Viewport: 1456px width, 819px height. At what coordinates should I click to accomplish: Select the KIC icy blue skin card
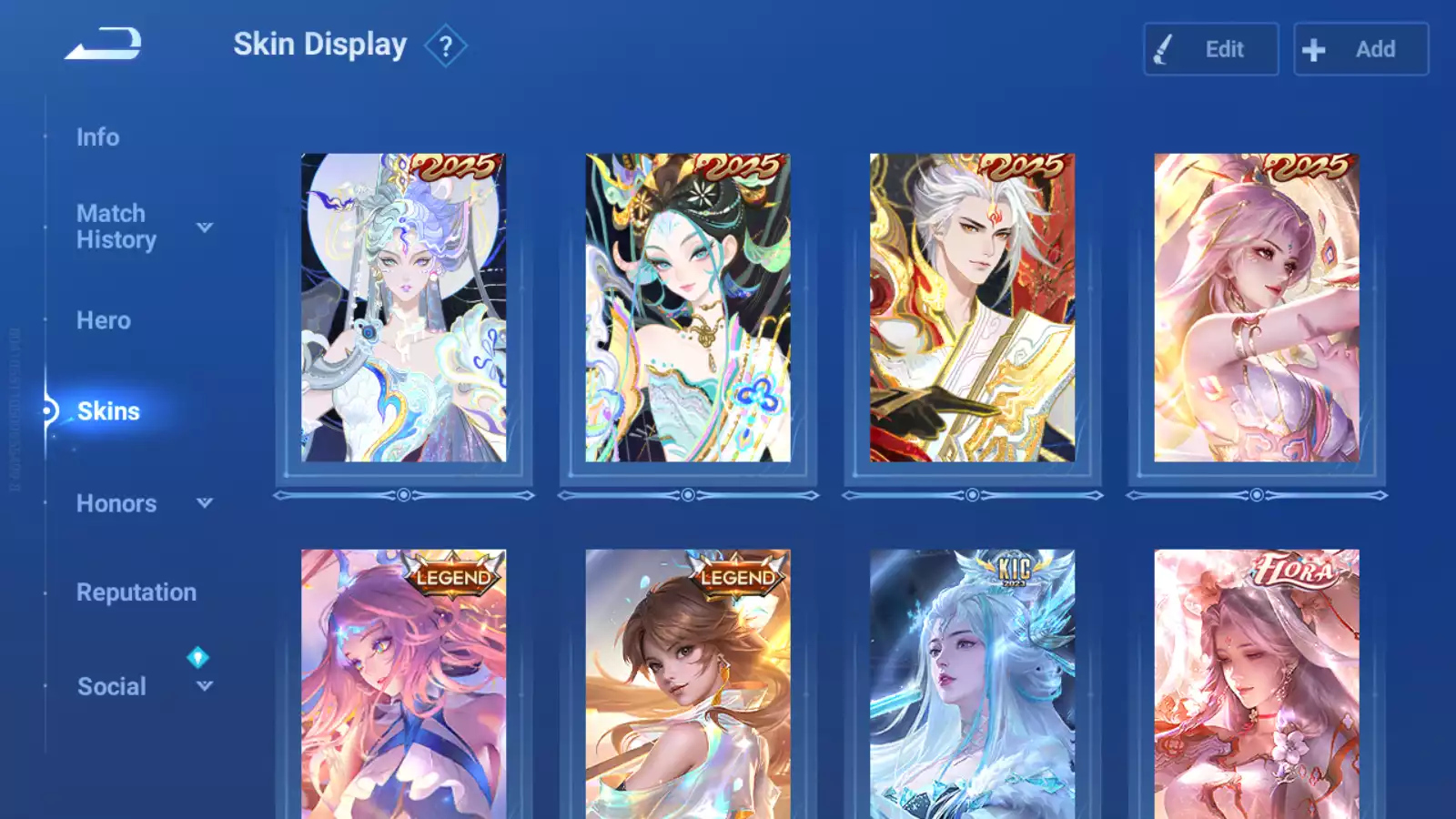tap(972, 684)
